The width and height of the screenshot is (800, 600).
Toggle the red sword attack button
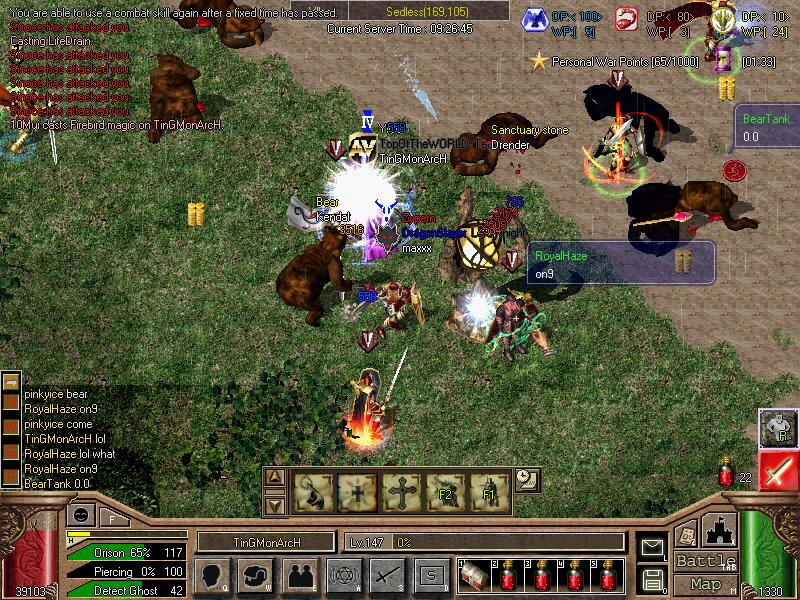point(777,470)
